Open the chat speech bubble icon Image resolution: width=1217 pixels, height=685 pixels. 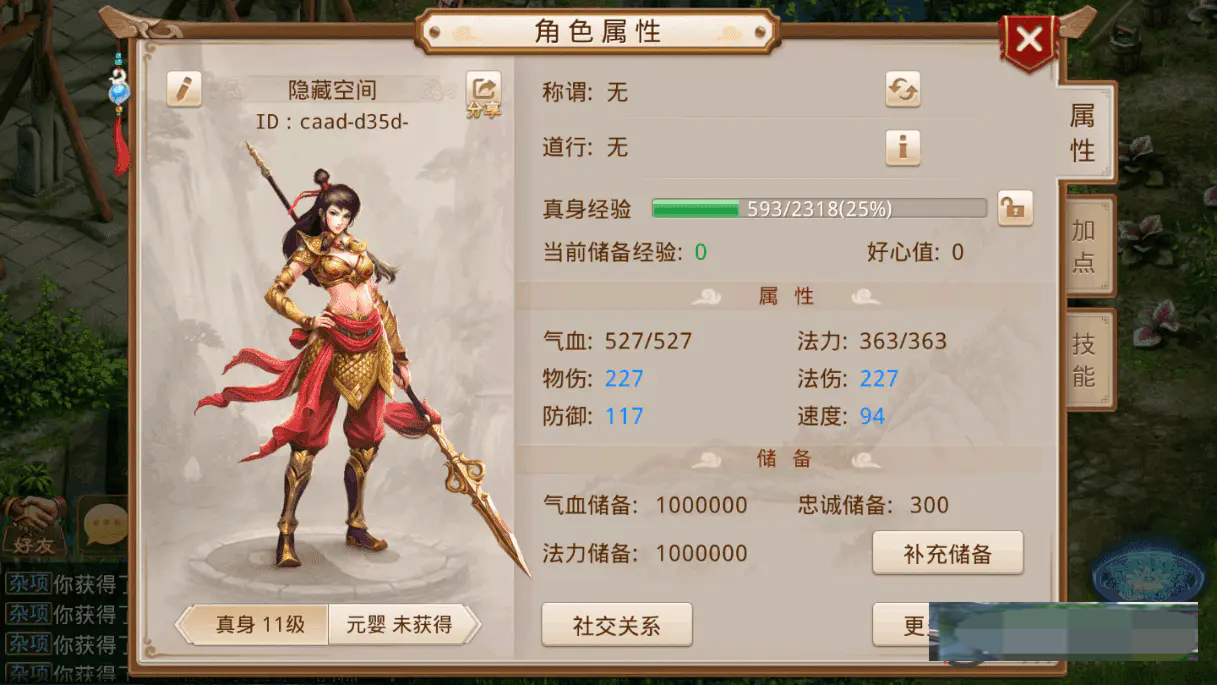pos(105,522)
